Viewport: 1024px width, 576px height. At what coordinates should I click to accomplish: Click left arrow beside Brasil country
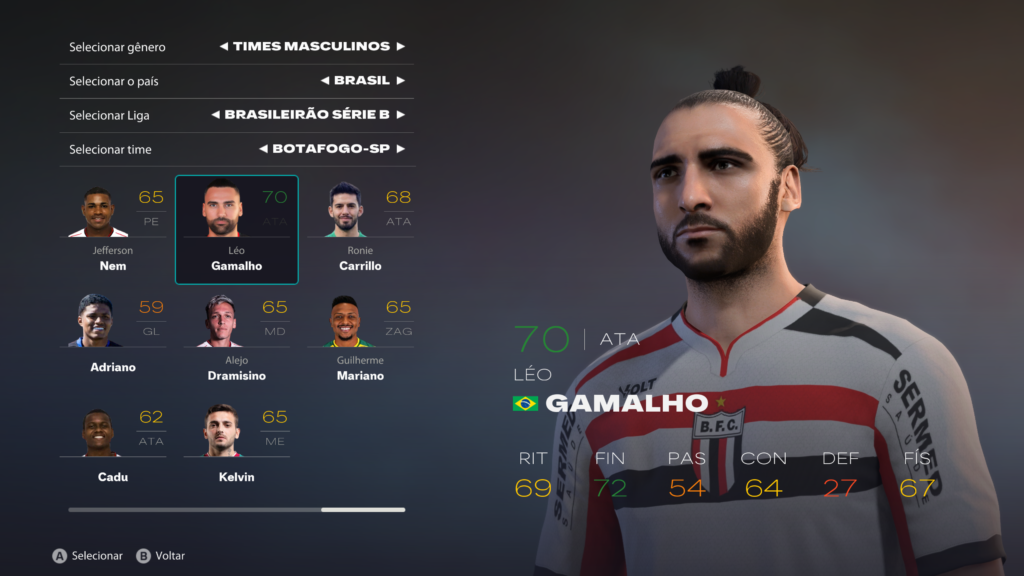click(325, 81)
